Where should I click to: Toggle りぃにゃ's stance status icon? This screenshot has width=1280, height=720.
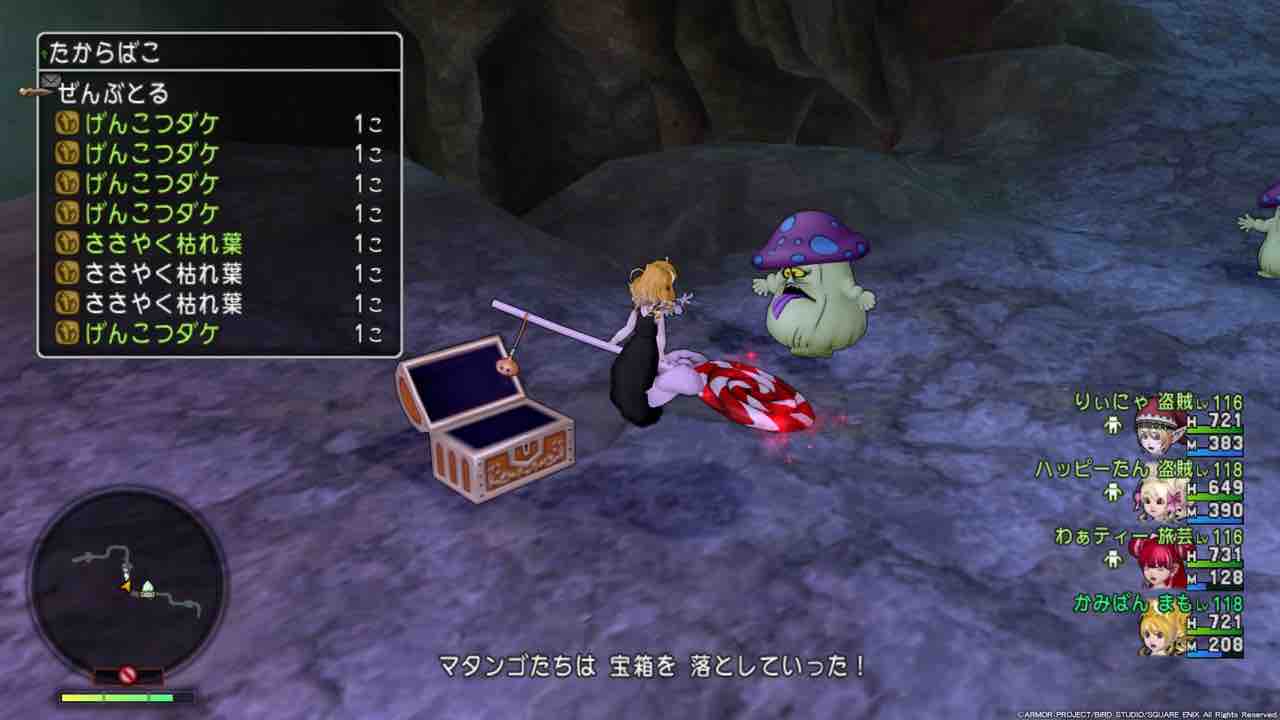(1113, 426)
